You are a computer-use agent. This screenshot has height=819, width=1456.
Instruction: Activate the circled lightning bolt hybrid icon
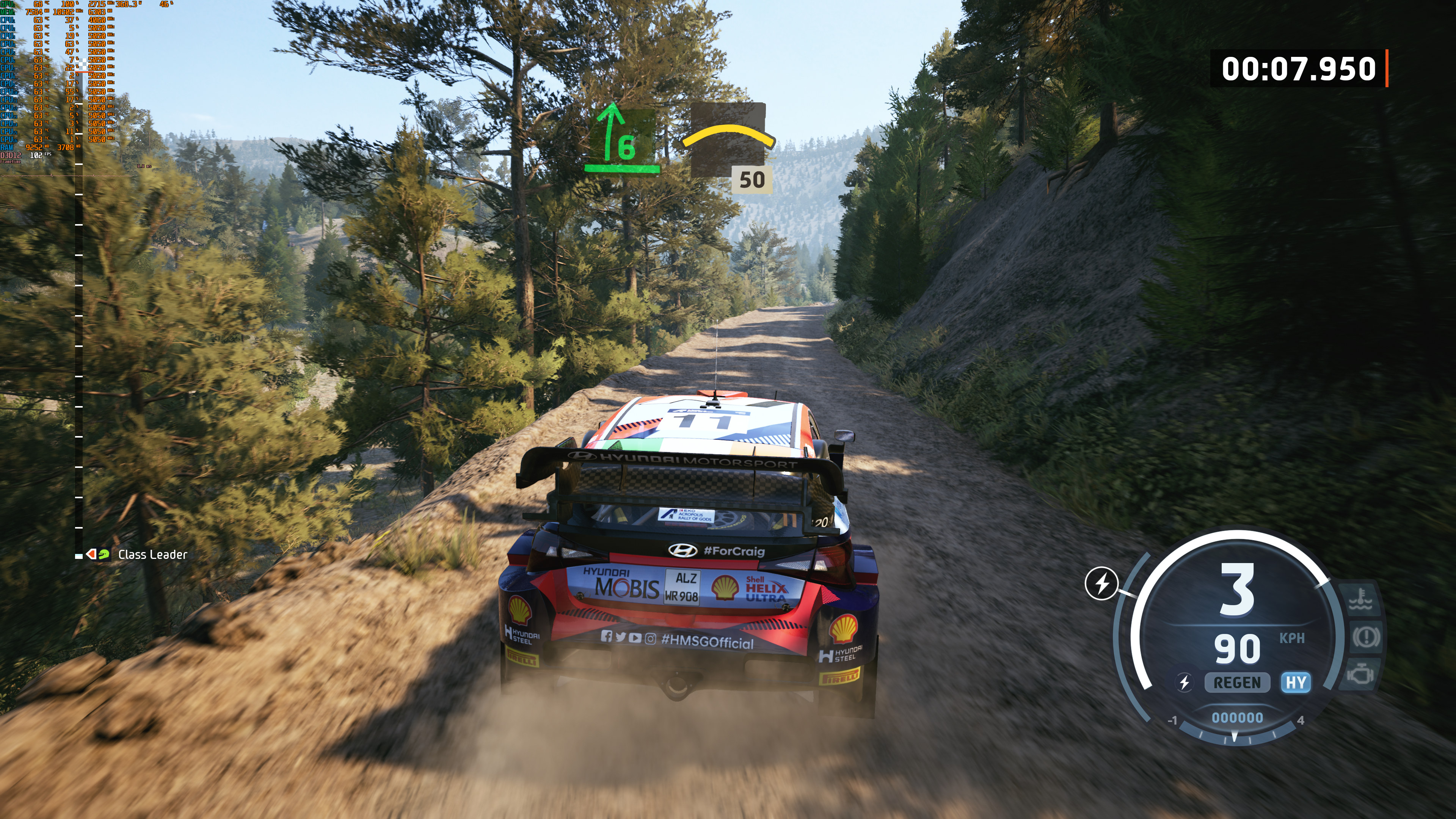click(1101, 583)
